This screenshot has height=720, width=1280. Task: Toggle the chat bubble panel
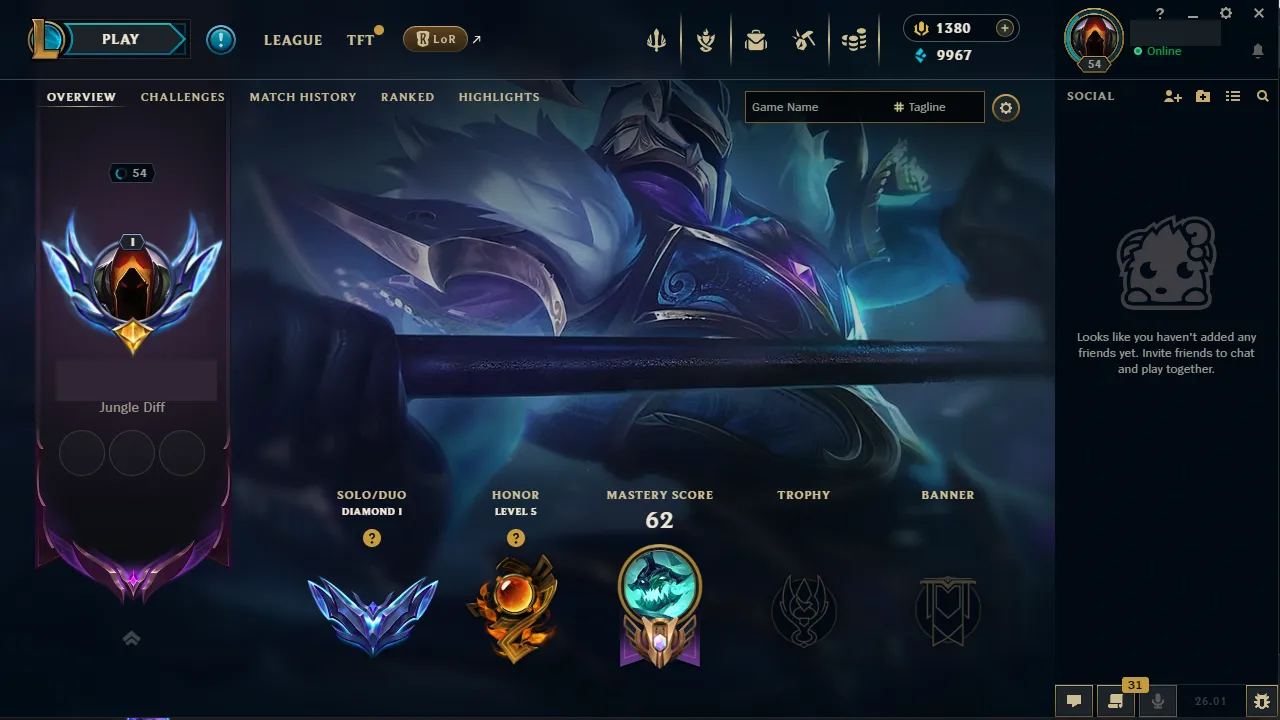(x=1074, y=701)
